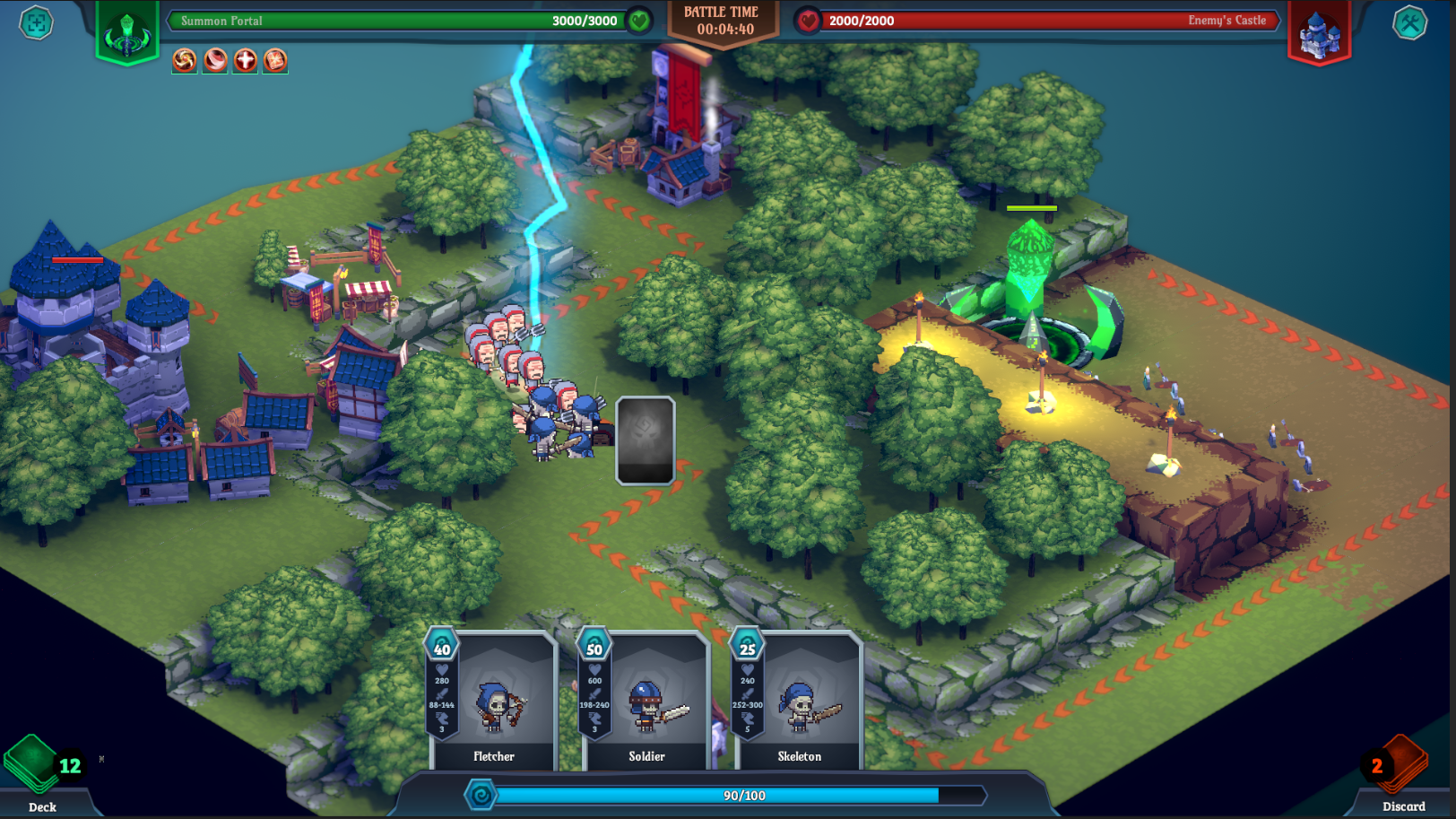Activate the white cross heal ability
Screen dimensions: 1456x819
[245, 60]
